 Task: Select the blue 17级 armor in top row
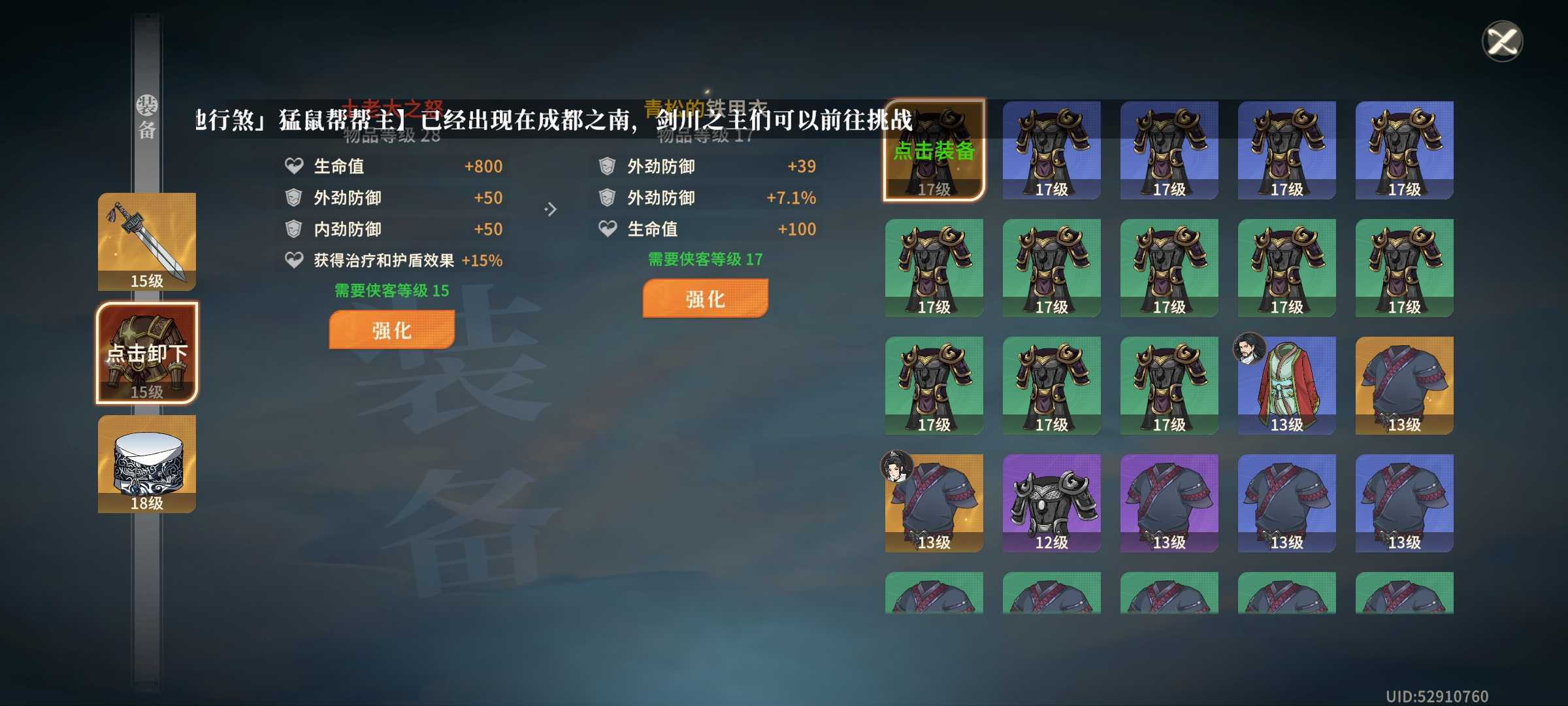pyautogui.click(x=1052, y=150)
